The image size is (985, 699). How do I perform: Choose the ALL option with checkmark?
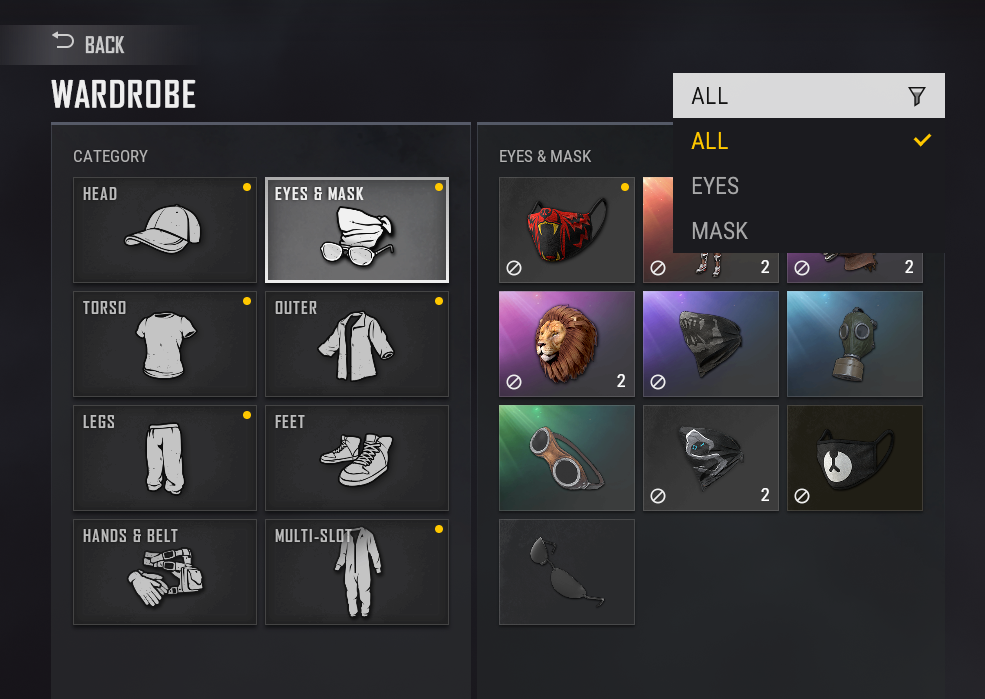click(x=808, y=141)
